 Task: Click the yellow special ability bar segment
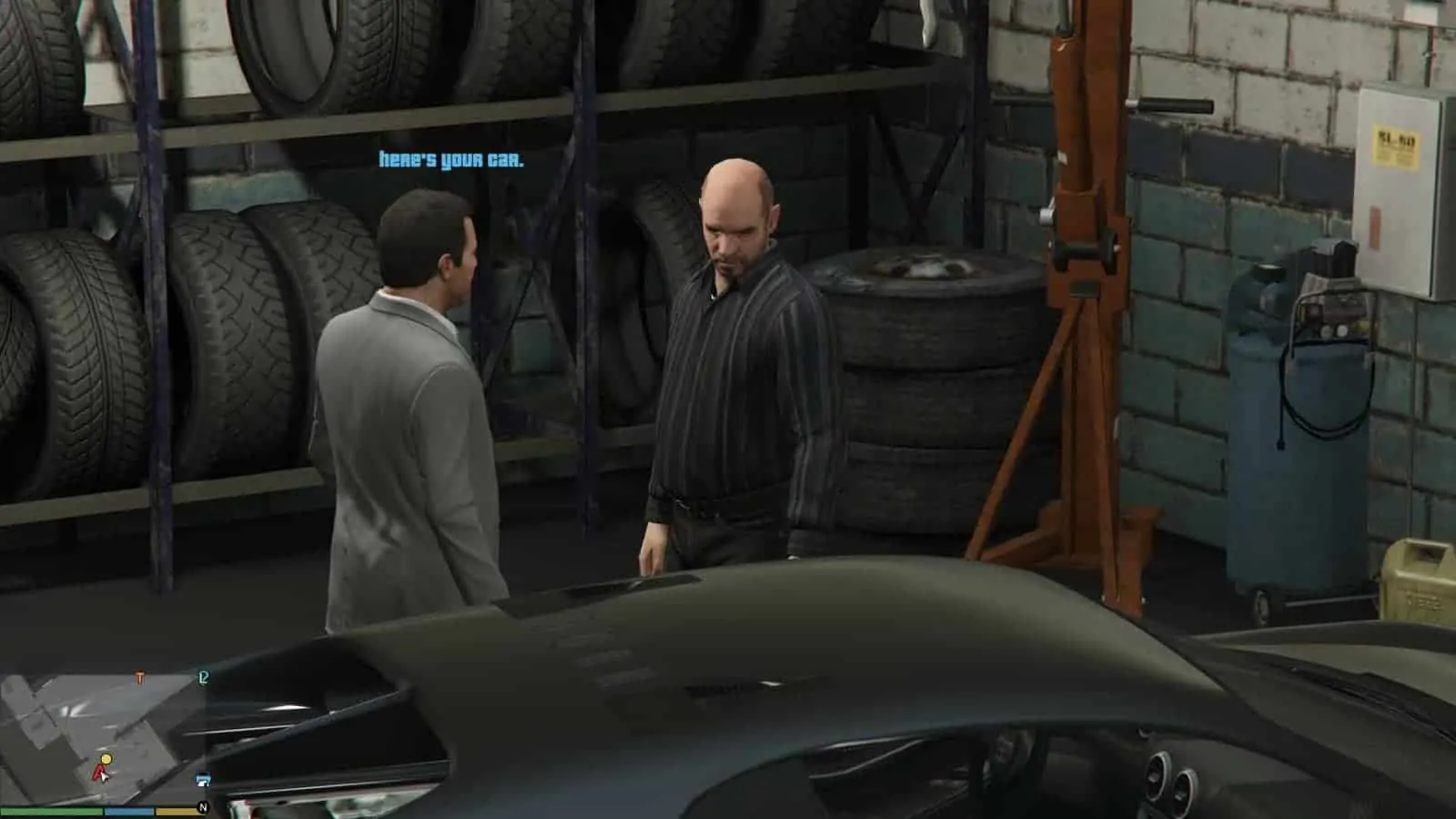tap(178, 811)
